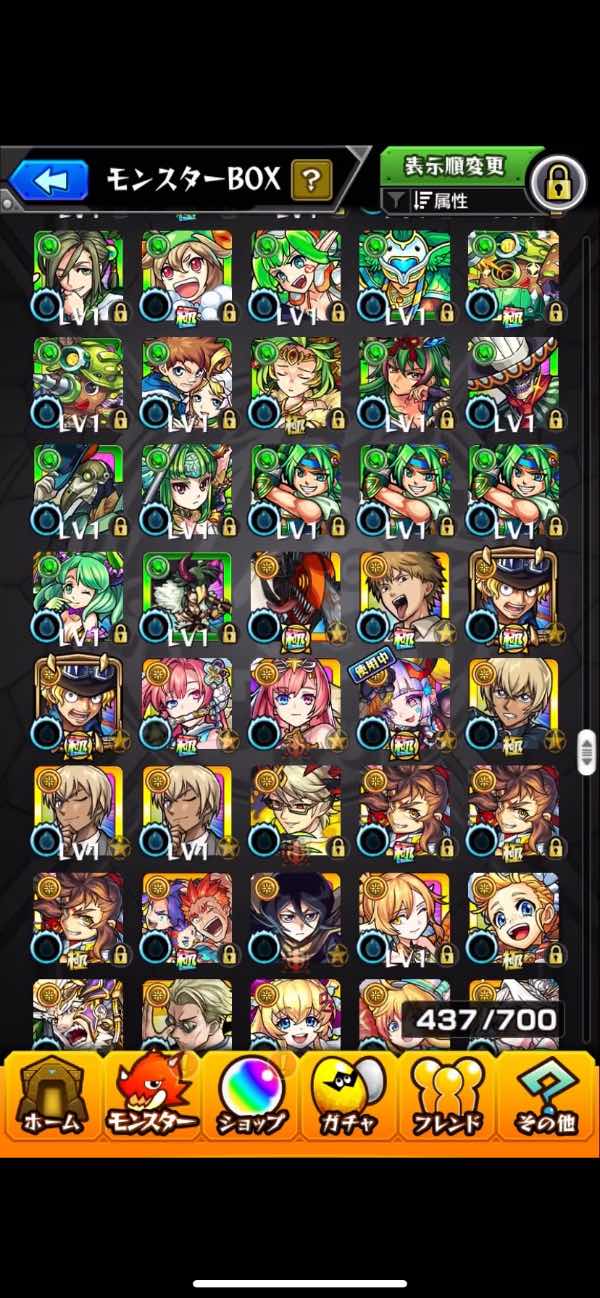Screen dimensions: 600x1298
Task: Select the chainsaw-head monster tile
Action: pos(295,596)
